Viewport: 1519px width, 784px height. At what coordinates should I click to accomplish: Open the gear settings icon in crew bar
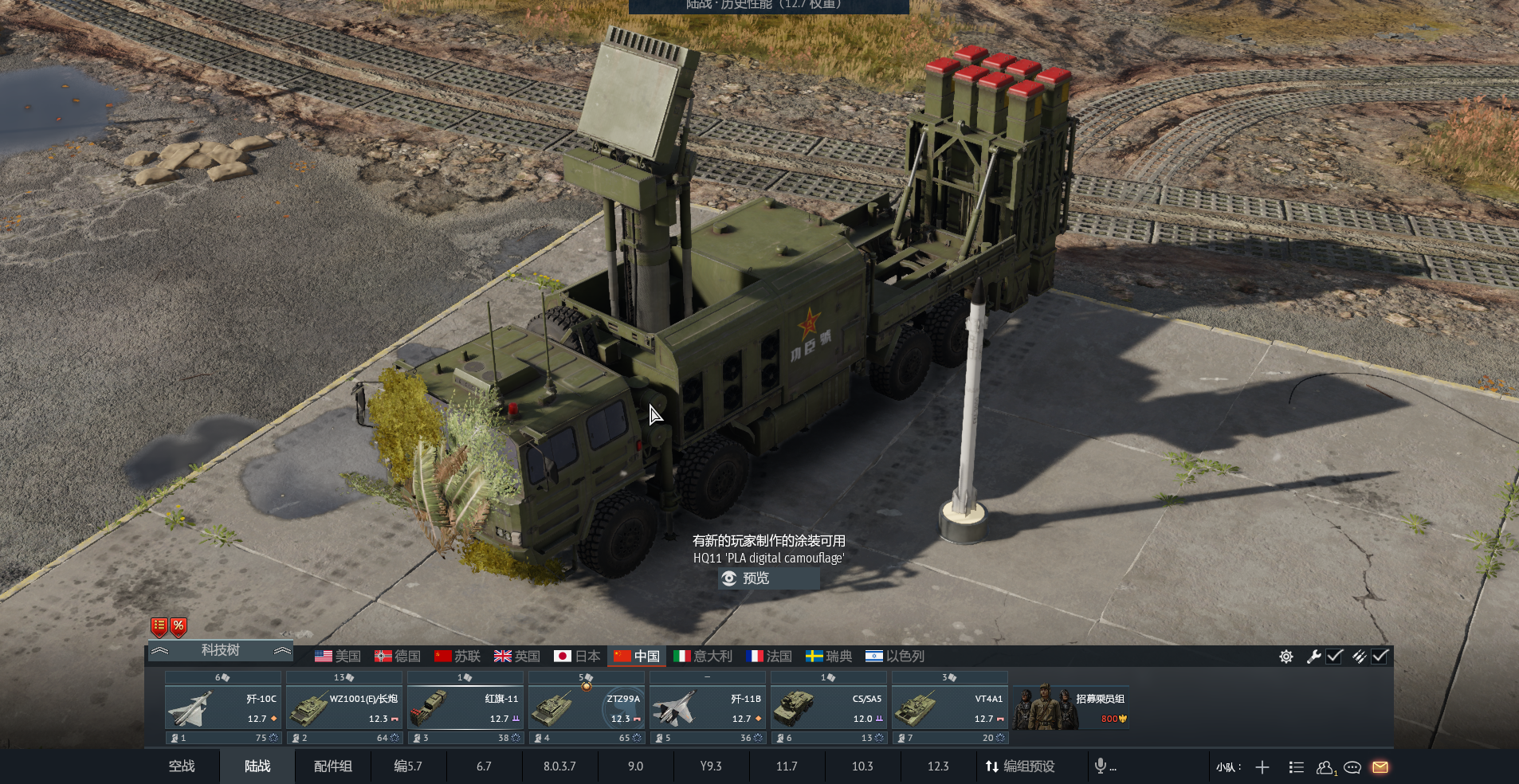tap(1286, 657)
